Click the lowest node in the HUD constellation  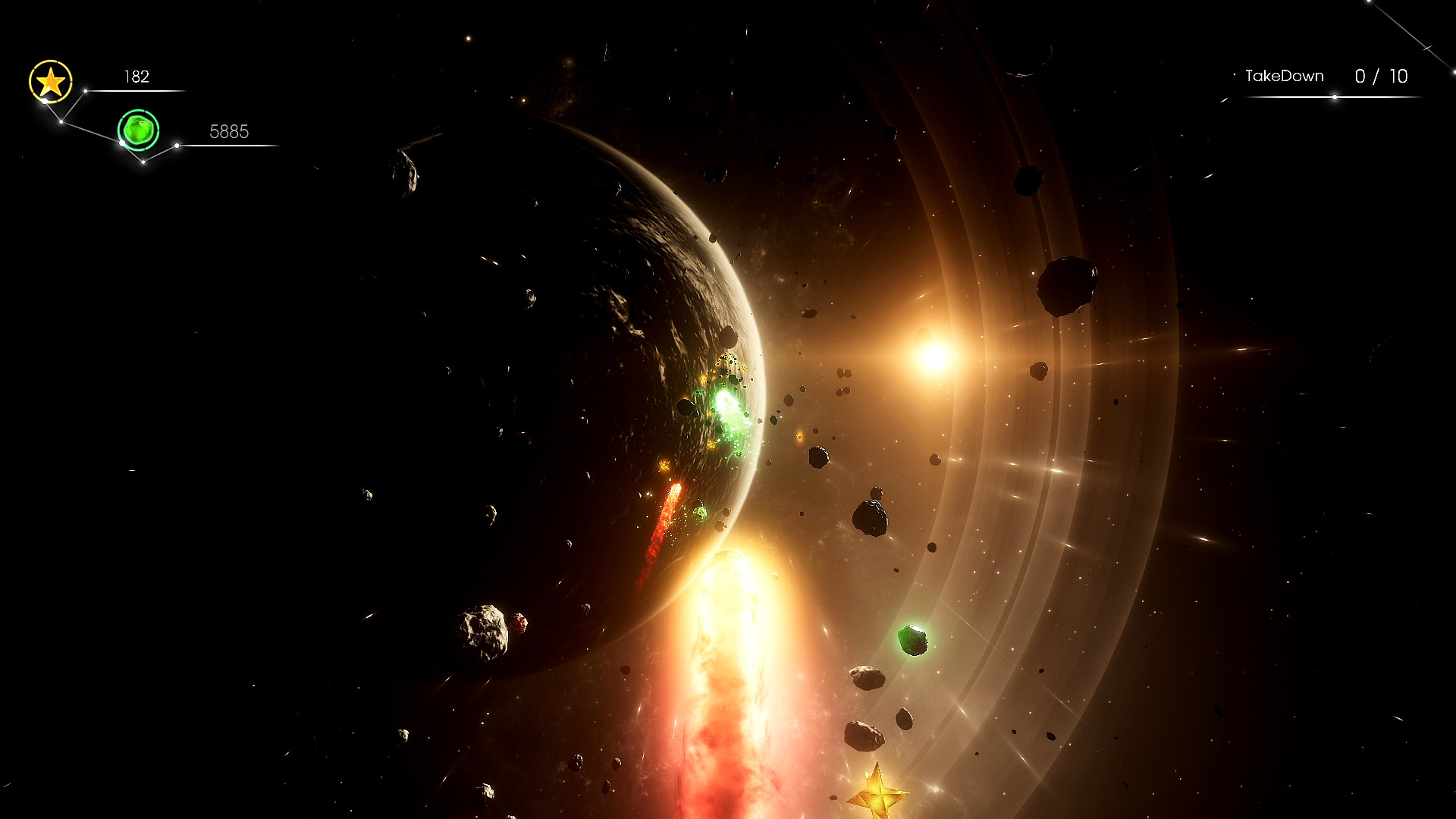(143, 162)
